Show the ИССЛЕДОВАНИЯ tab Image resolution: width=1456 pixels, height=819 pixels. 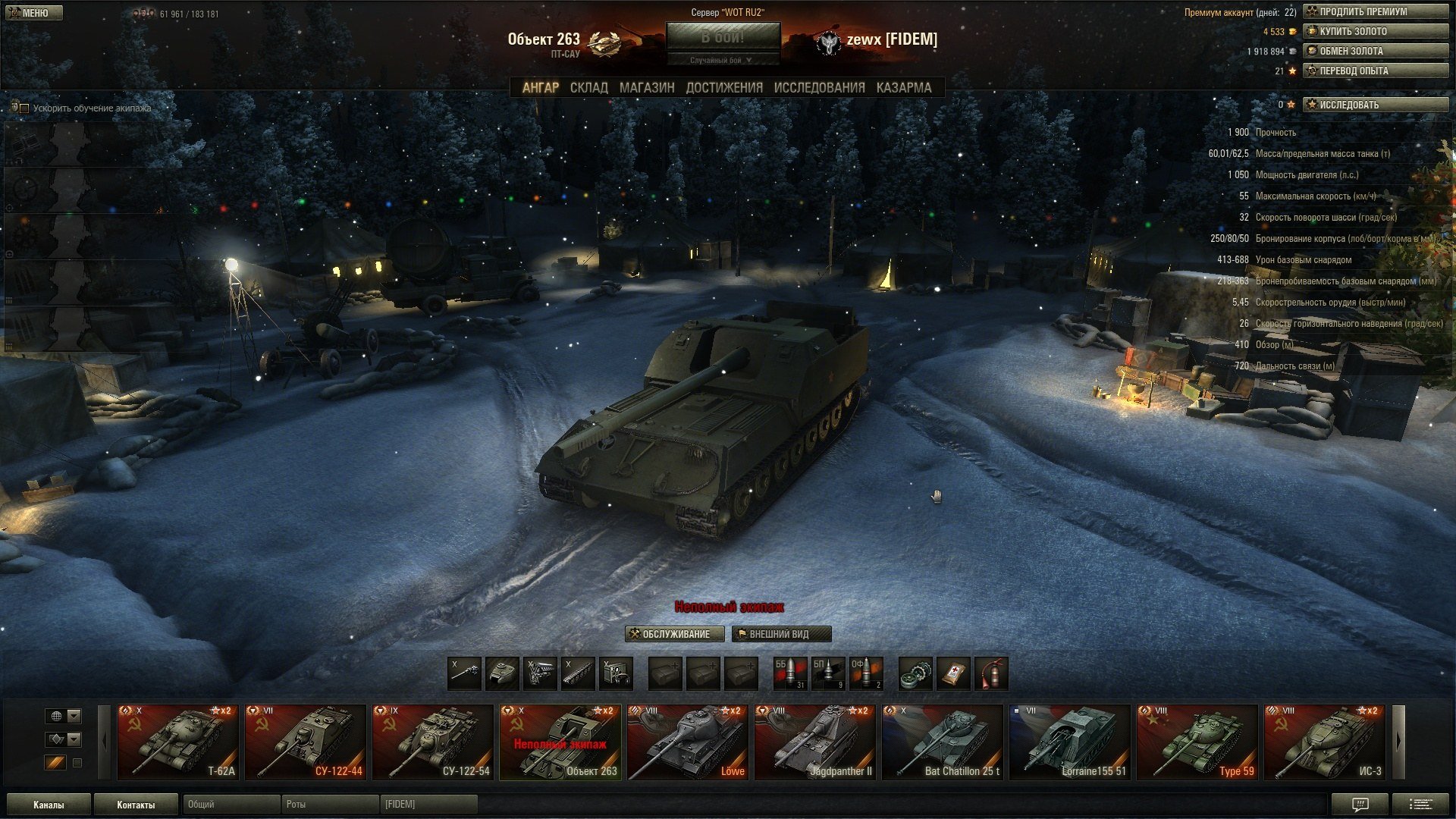pos(819,88)
